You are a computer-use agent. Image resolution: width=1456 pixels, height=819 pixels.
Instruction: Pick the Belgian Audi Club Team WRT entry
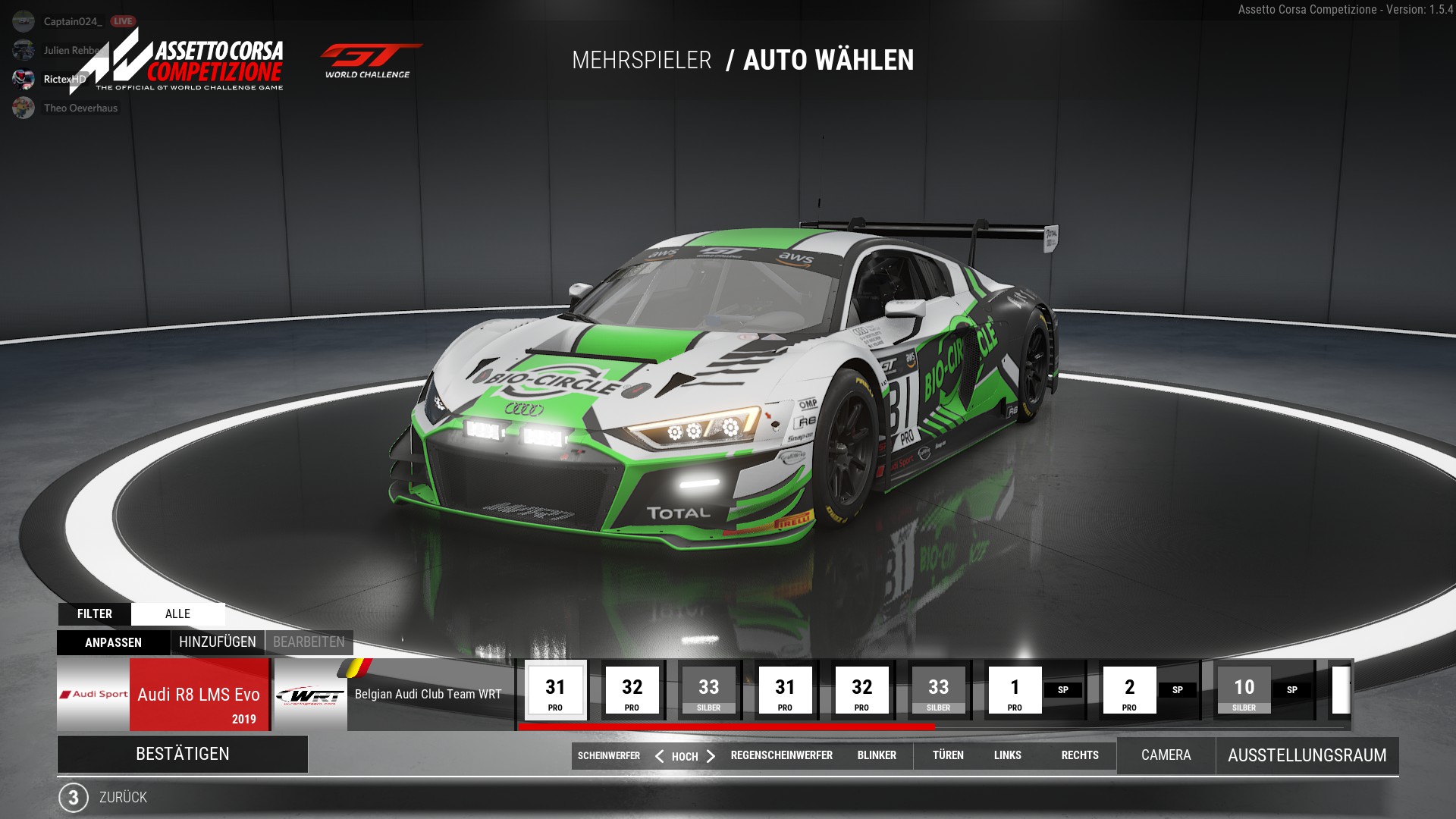(x=428, y=695)
